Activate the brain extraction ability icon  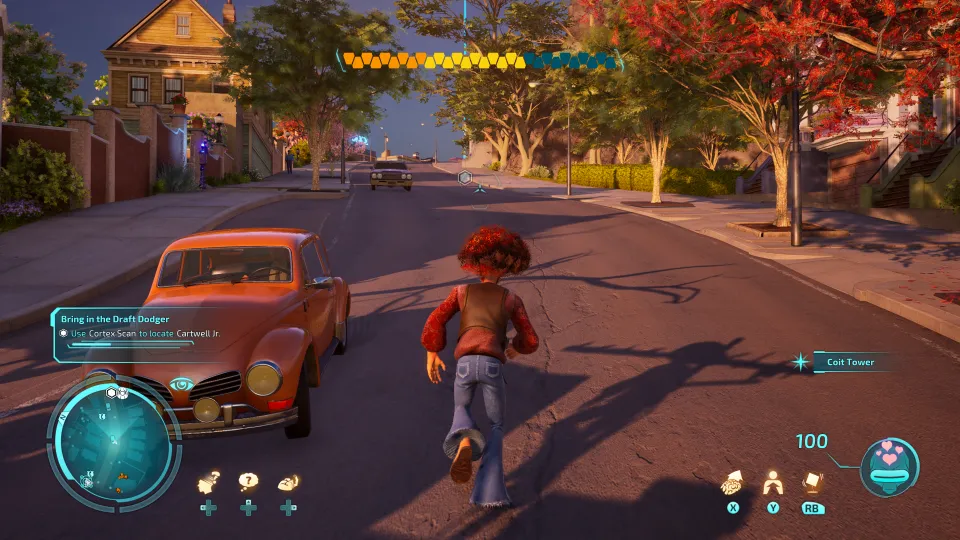733,482
